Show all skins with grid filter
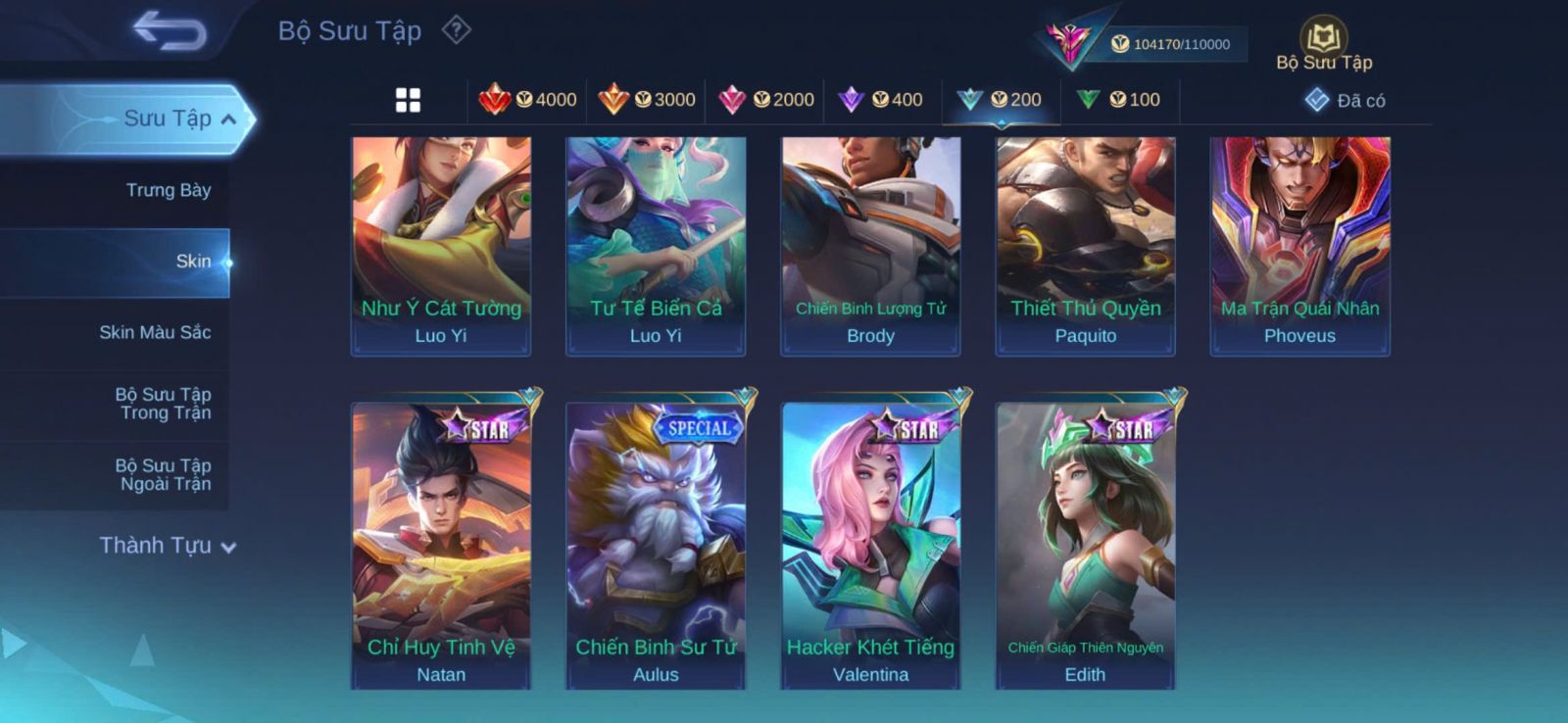Image resolution: width=1568 pixels, height=723 pixels. pyautogui.click(x=408, y=100)
